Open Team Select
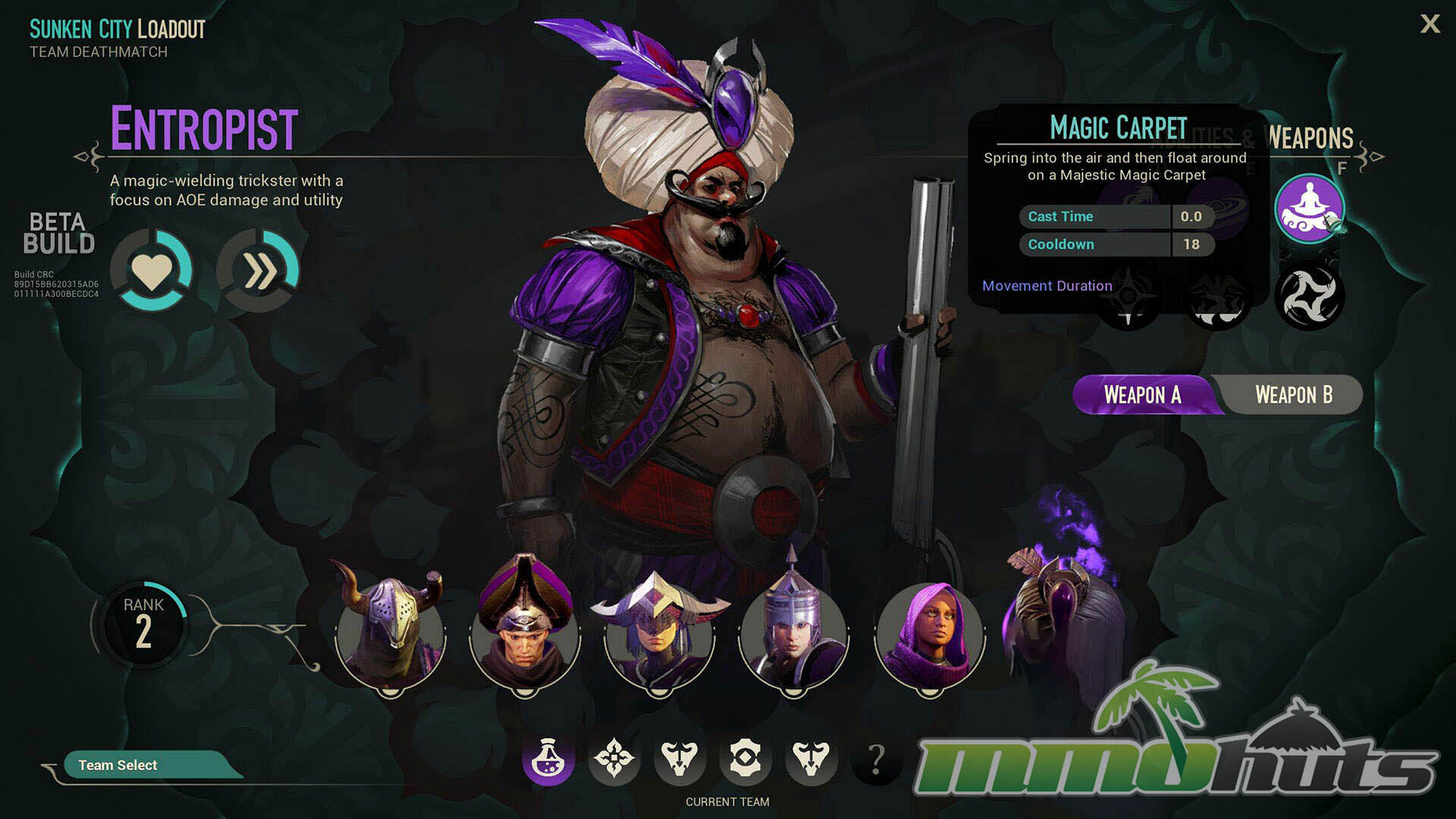 click(118, 765)
